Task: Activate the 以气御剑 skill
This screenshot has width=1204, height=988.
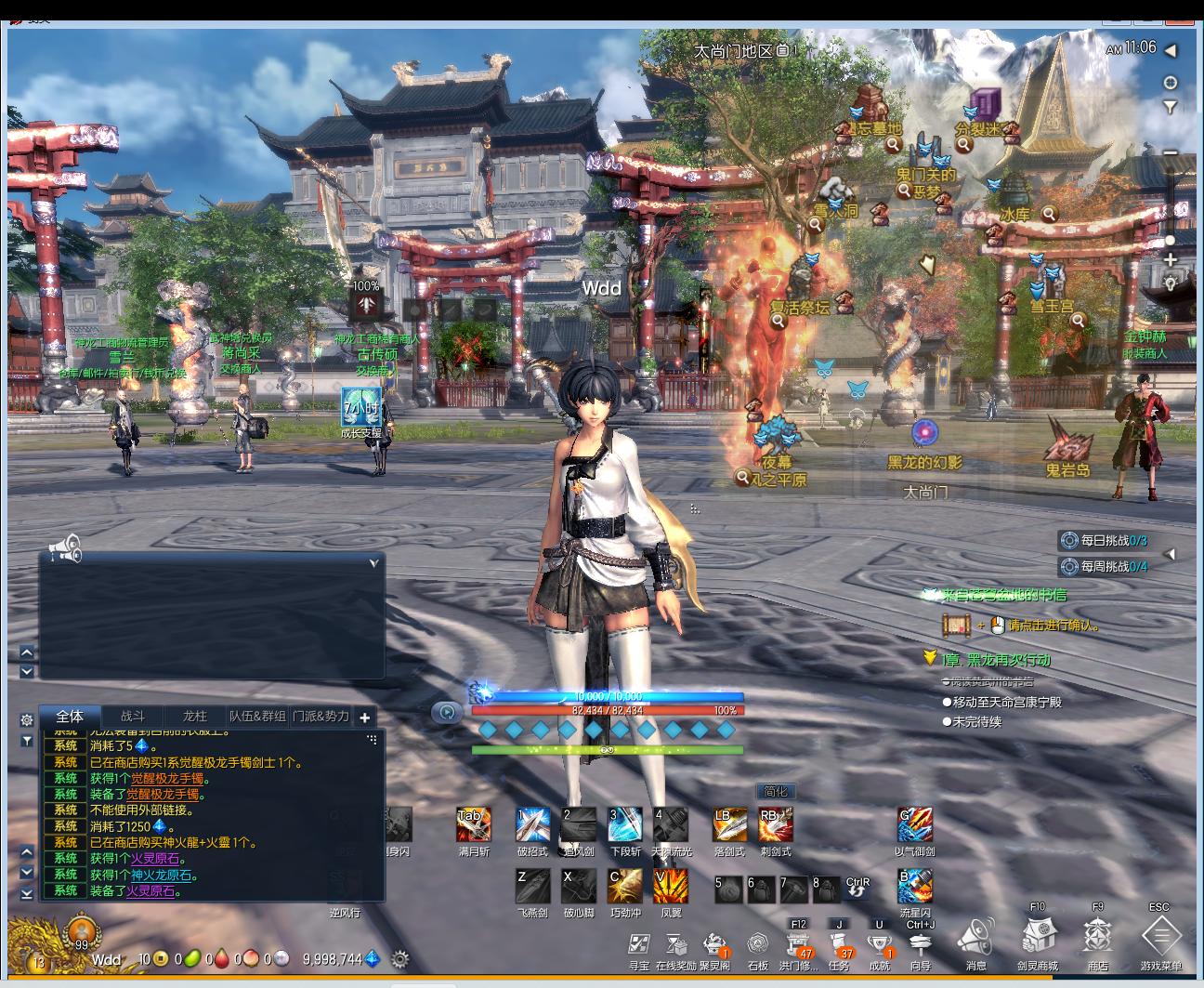Action: 914,824
